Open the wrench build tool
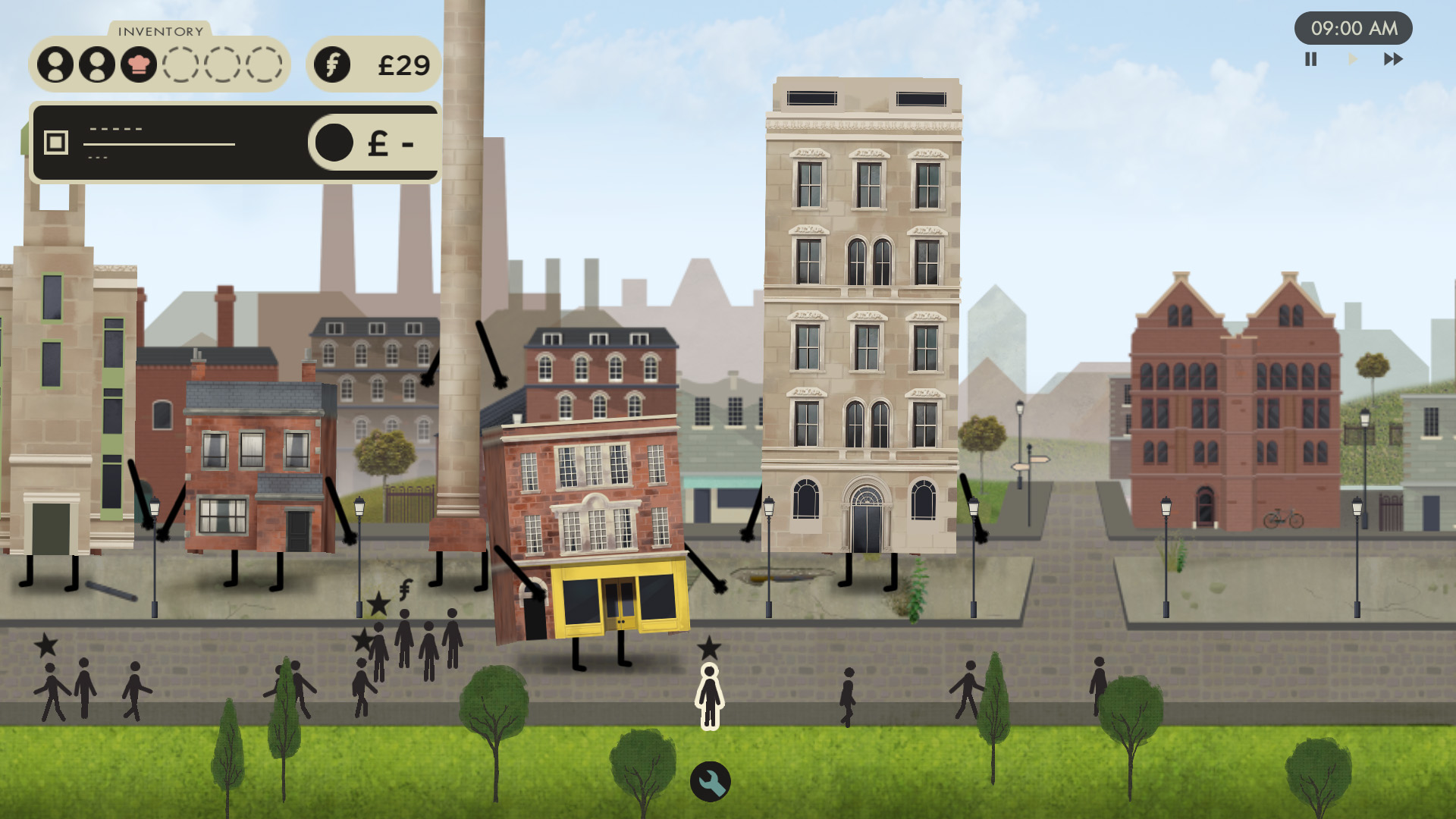 710,781
